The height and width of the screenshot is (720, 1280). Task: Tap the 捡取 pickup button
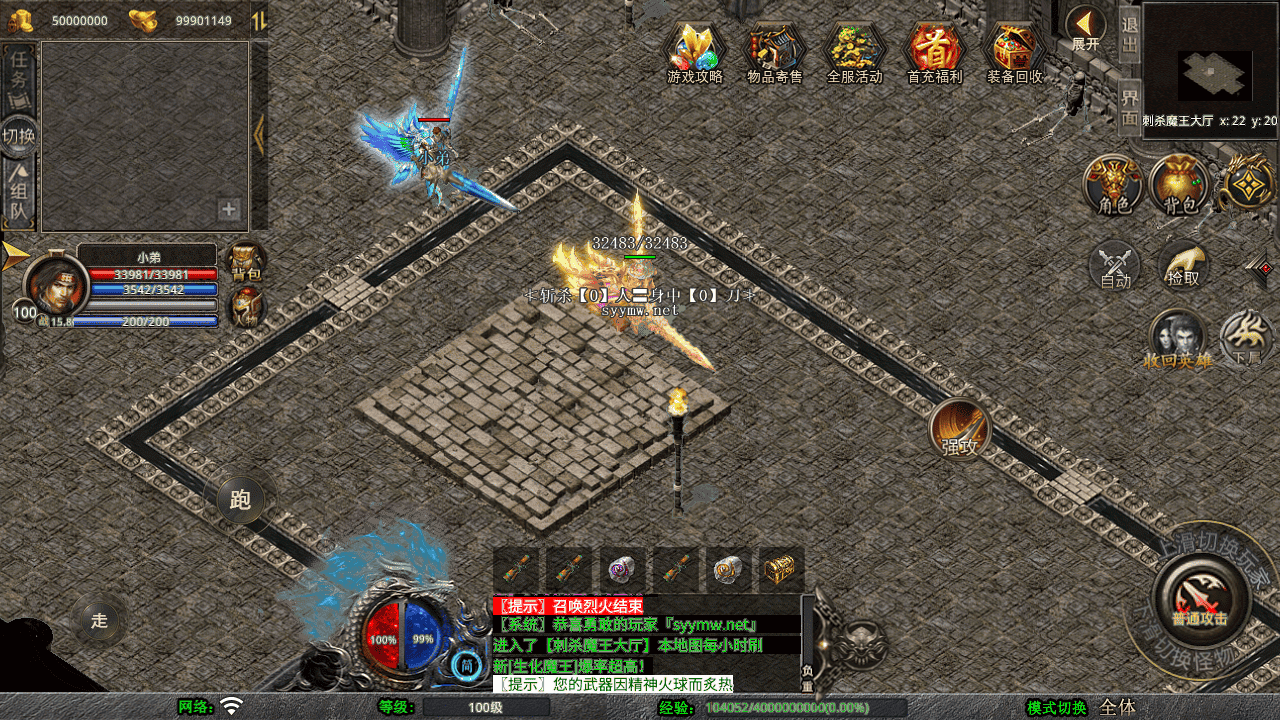[x=1183, y=266]
